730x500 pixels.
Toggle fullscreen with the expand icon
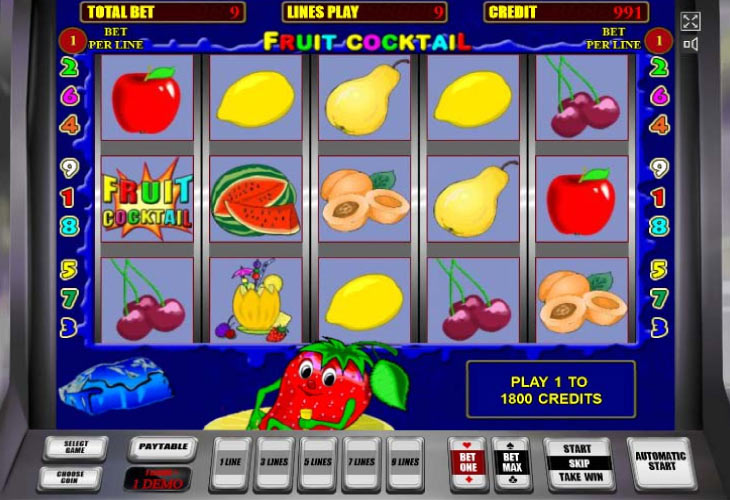690,22
